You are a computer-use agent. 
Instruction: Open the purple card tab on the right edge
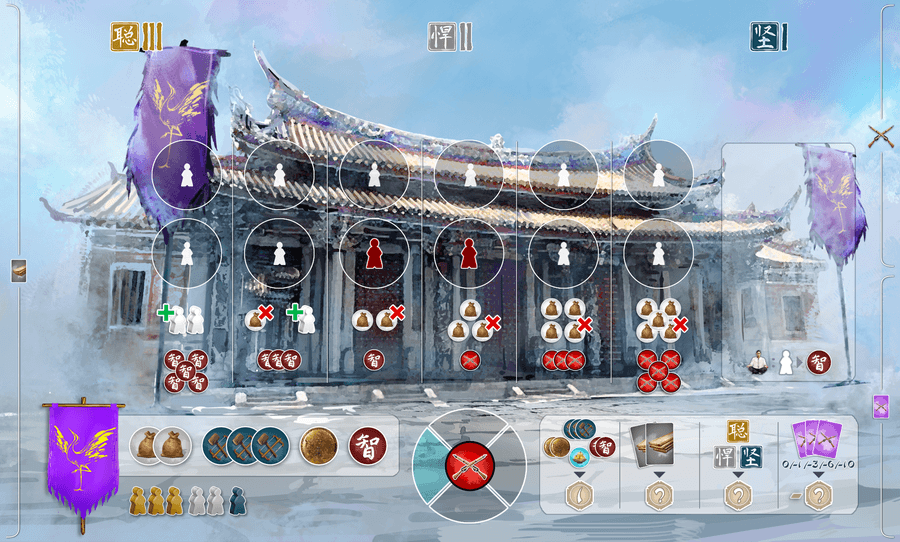[x=881, y=405]
